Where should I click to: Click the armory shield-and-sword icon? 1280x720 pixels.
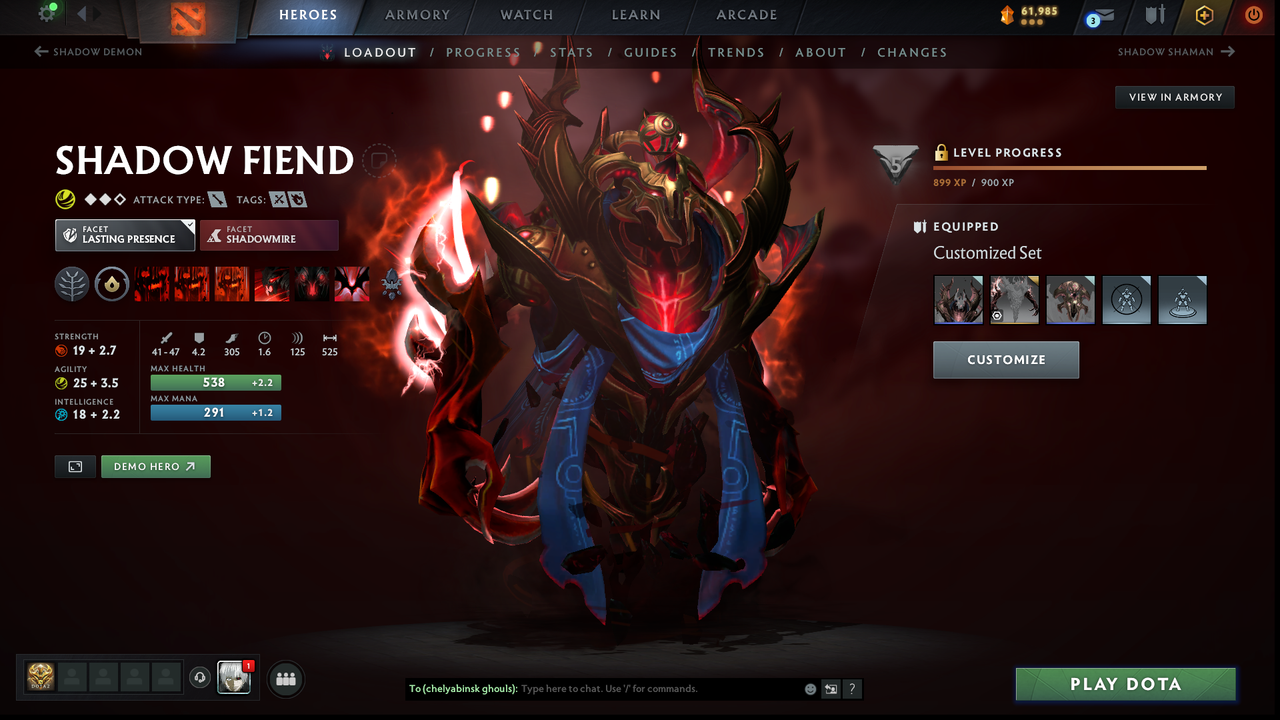tap(1154, 16)
